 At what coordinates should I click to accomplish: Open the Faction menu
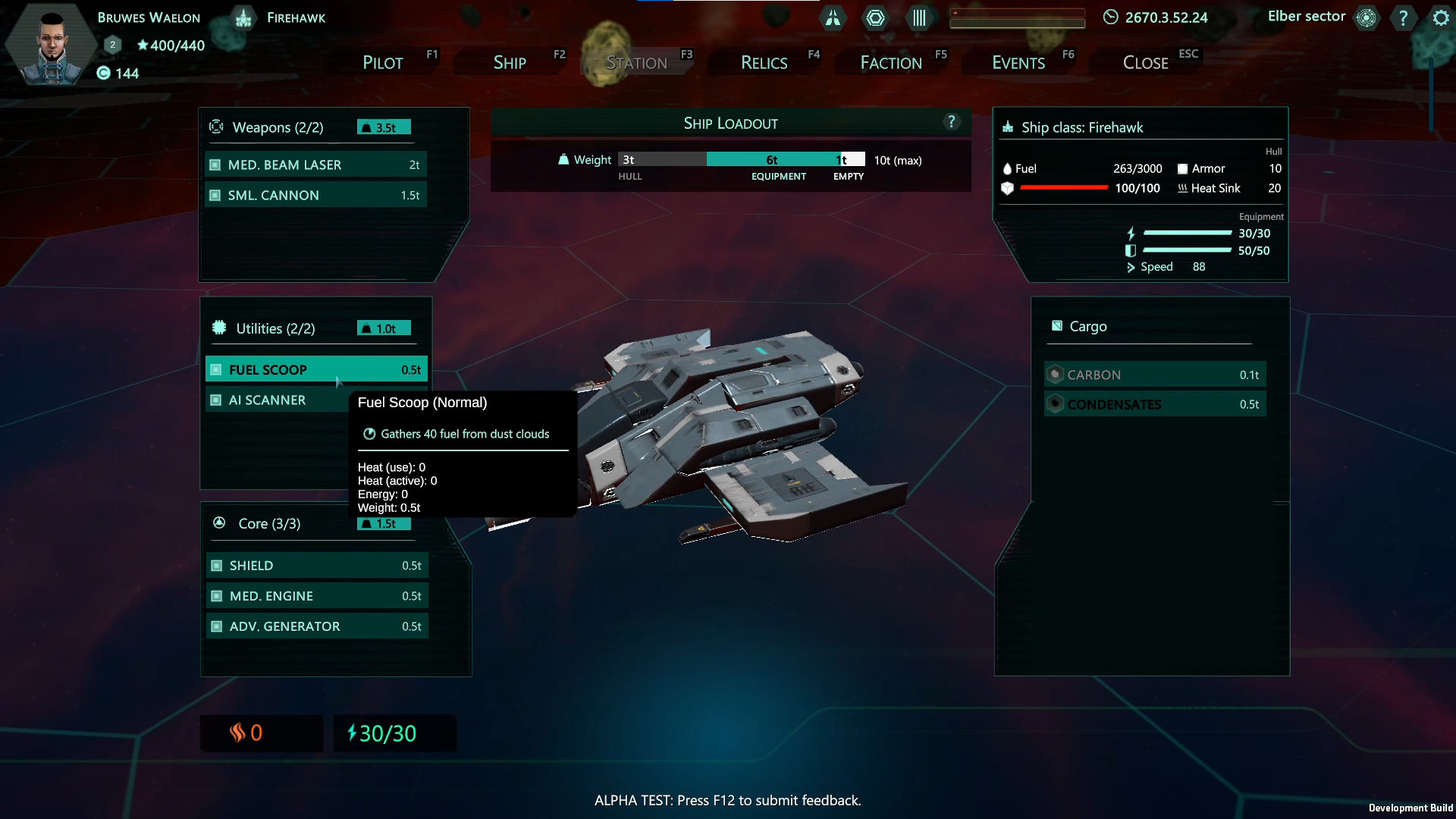point(892,62)
